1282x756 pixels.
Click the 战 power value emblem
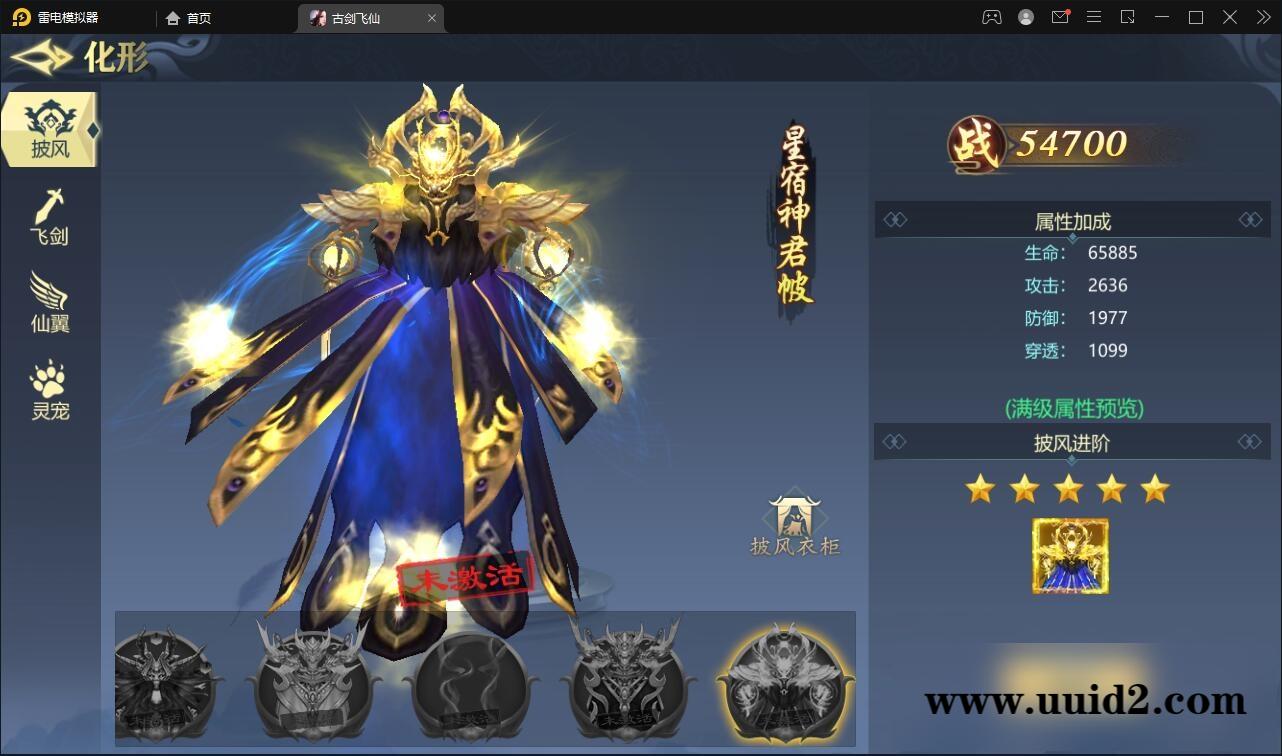[x=975, y=142]
